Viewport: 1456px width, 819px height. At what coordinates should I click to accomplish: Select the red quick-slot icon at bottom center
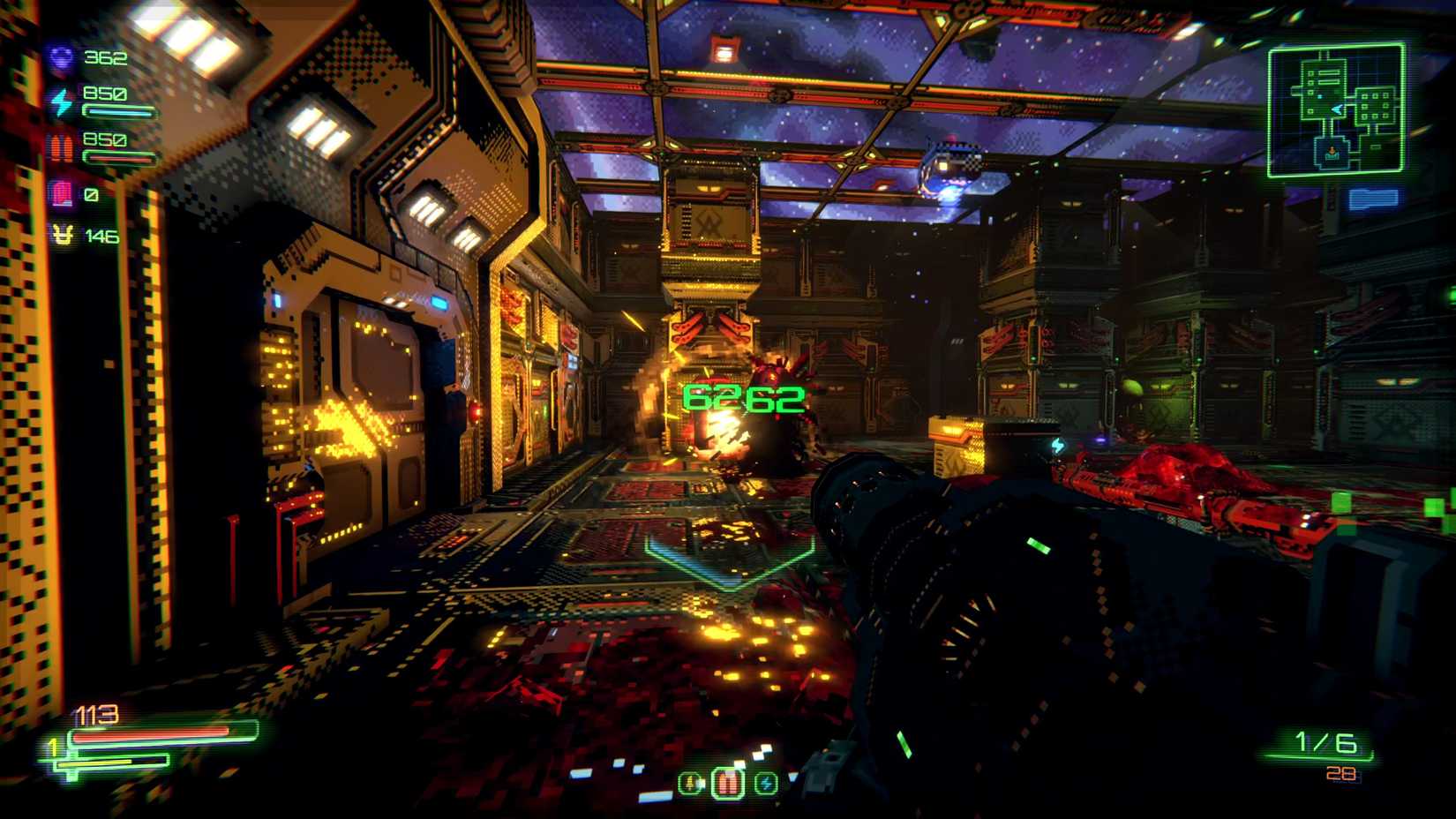pyautogui.click(x=728, y=782)
